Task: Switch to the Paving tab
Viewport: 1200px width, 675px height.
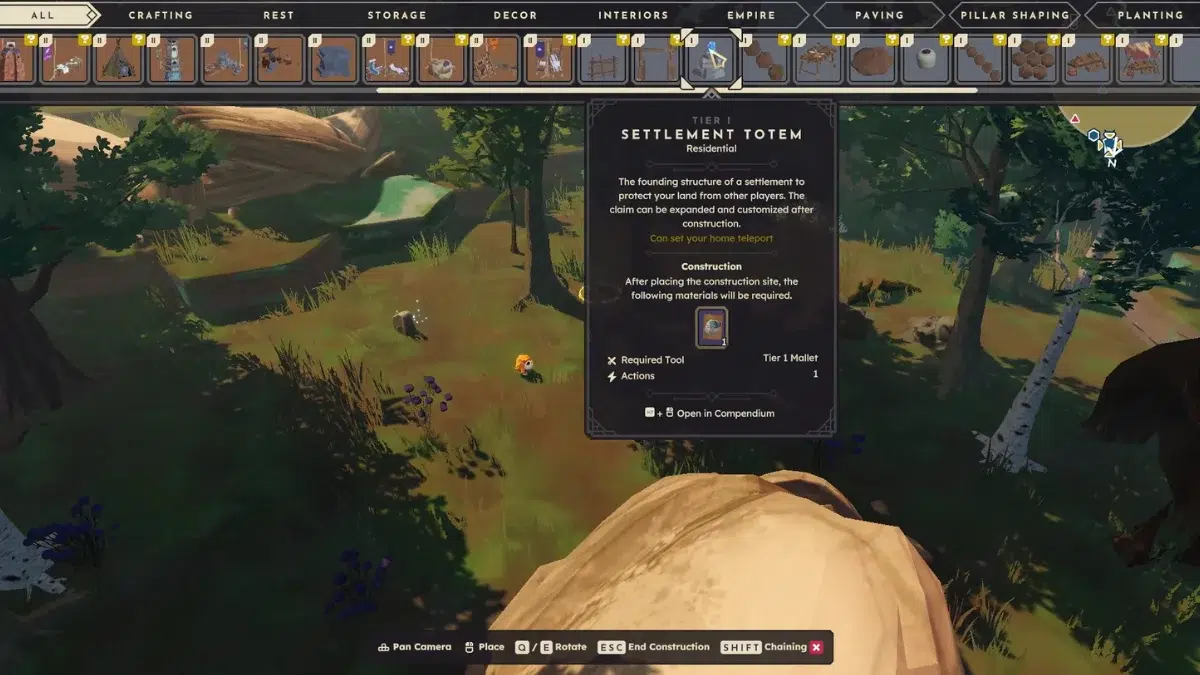Action: point(879,15)
